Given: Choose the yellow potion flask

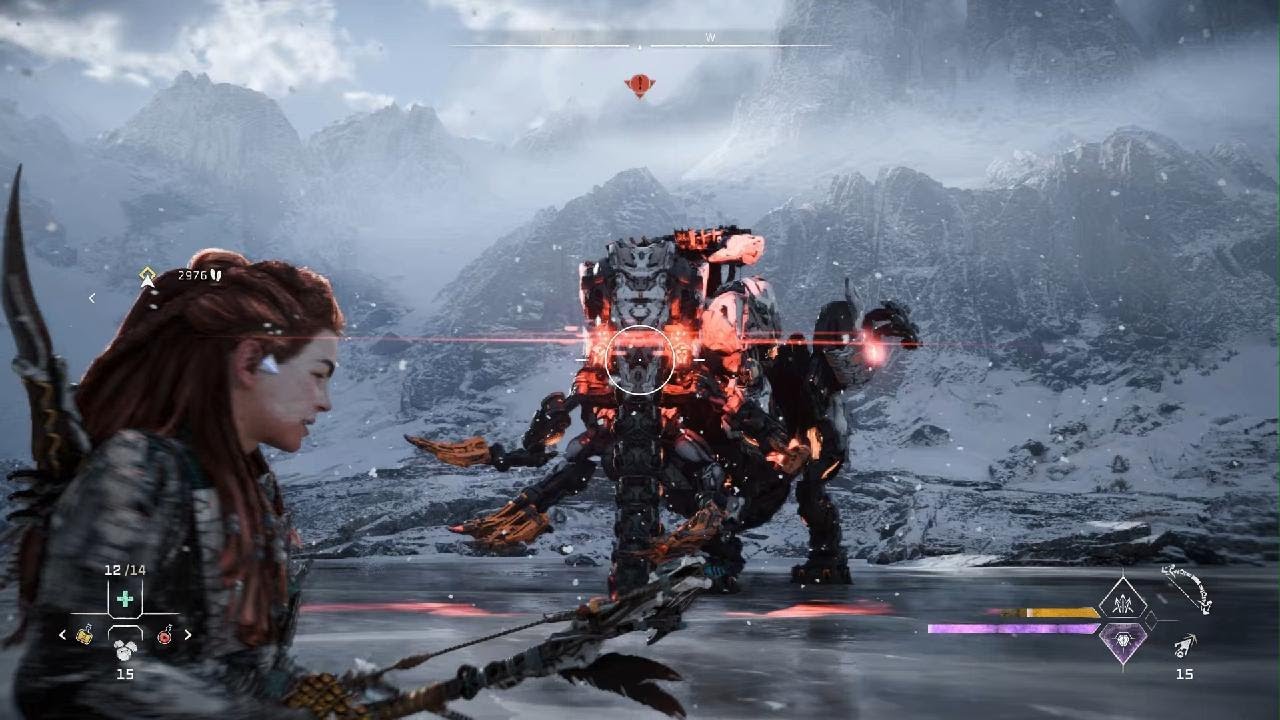Looking at the screenshot, I should 86,634.
